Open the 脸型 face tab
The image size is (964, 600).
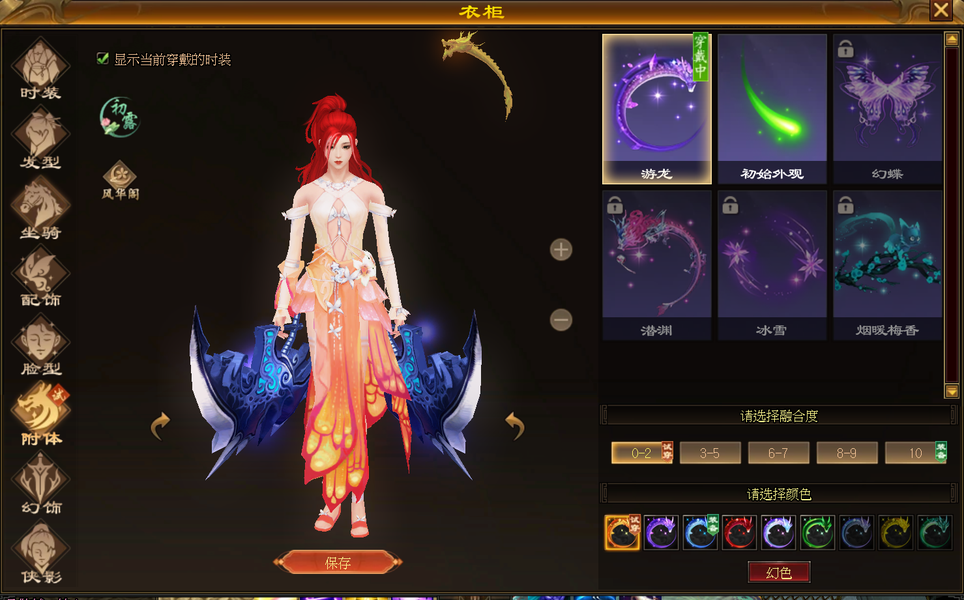(x=40, y=343)
